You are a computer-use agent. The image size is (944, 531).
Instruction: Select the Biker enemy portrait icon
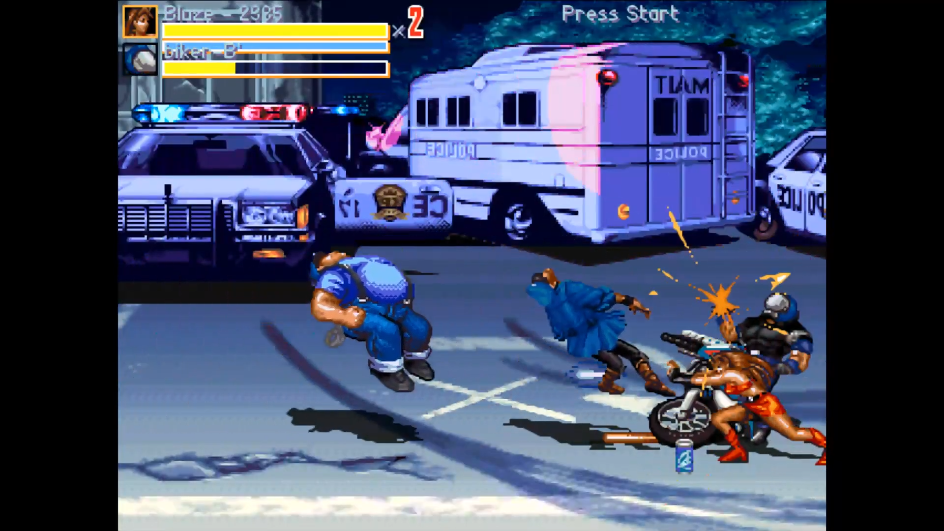pyautogui.click(x=140, y=60)
